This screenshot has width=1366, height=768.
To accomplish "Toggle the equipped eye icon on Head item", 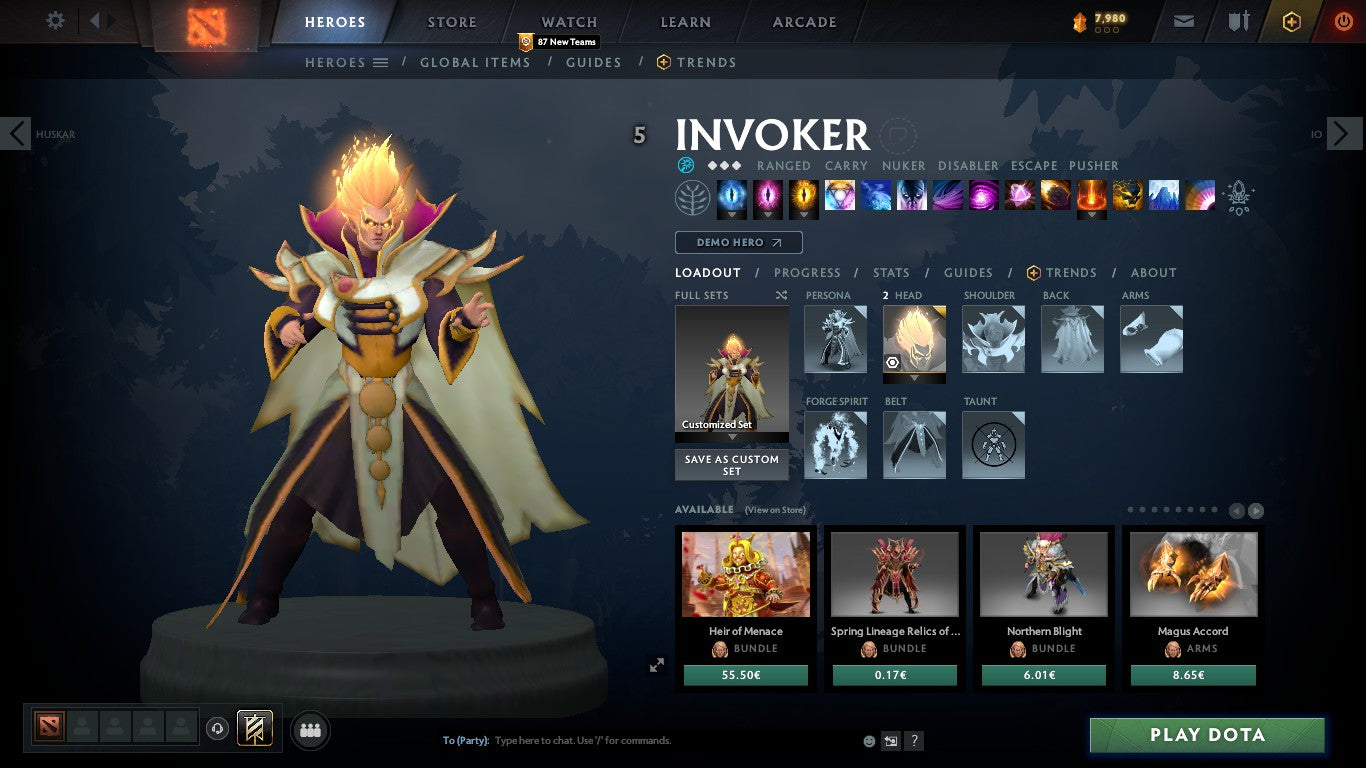I will (893, 363).
